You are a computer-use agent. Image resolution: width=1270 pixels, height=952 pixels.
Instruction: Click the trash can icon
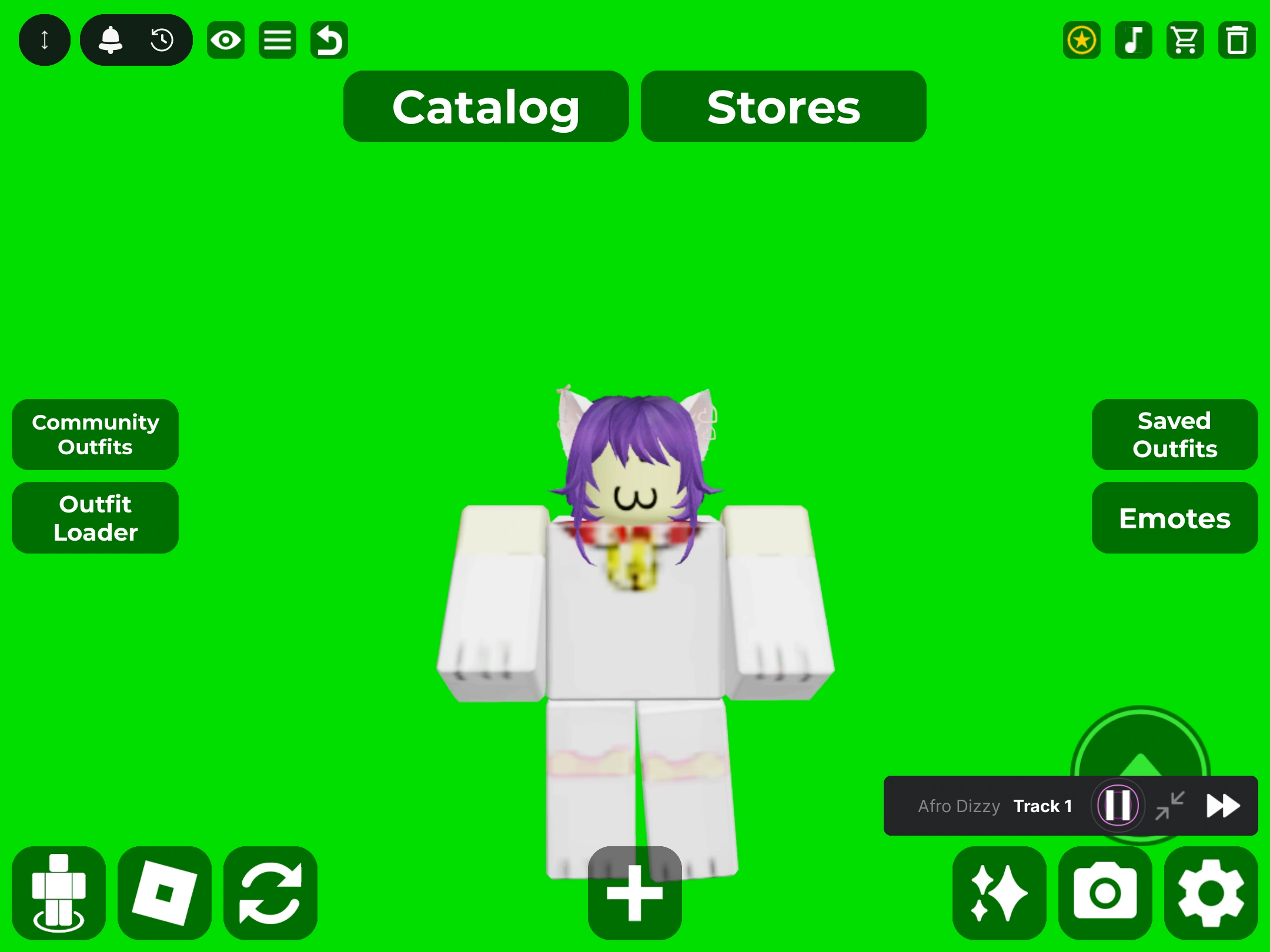1236,40
